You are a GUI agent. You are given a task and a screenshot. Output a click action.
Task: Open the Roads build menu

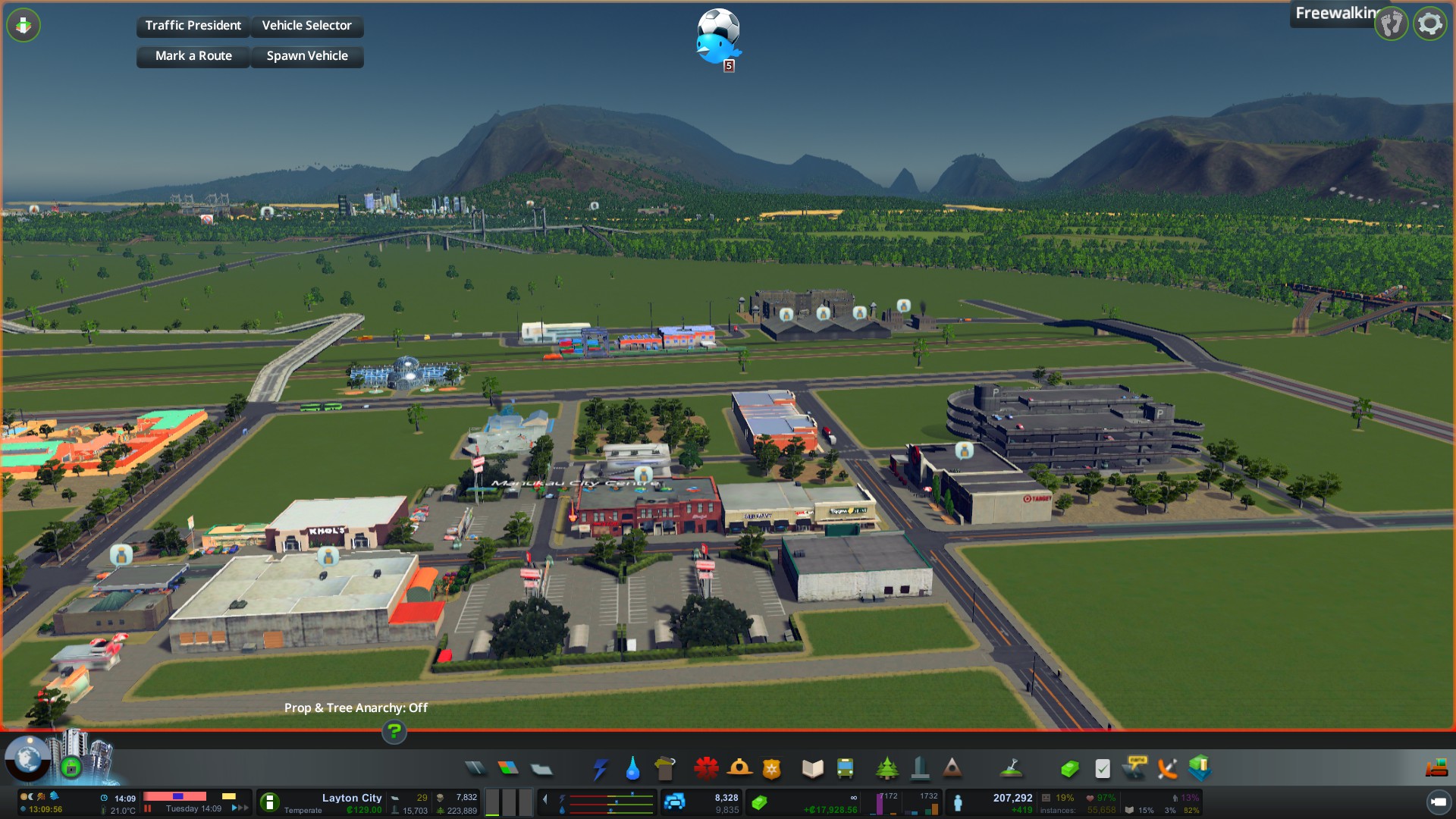pyautogui.click(x=475, y=769)
